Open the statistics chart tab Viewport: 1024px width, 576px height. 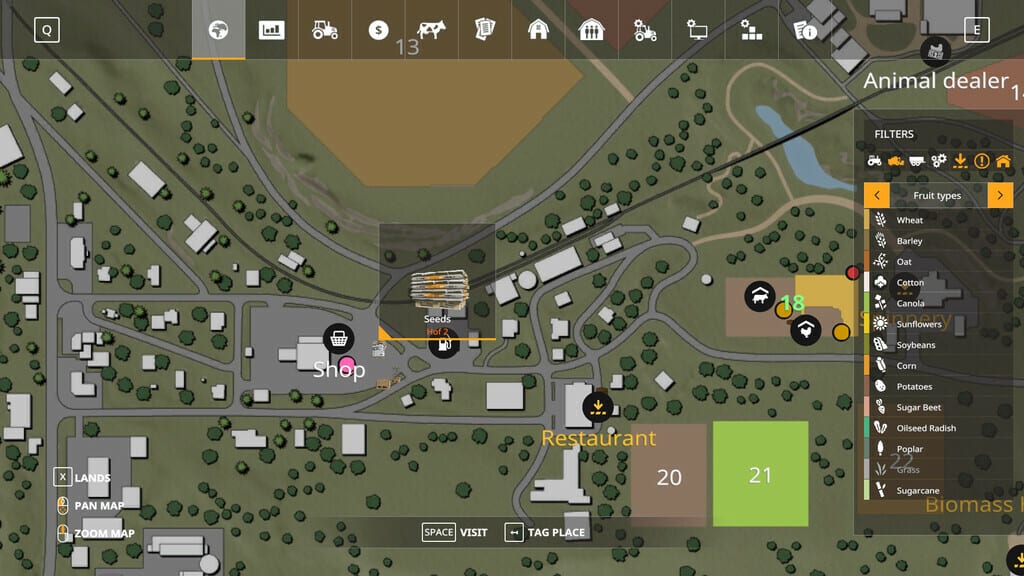click(271, 30)
